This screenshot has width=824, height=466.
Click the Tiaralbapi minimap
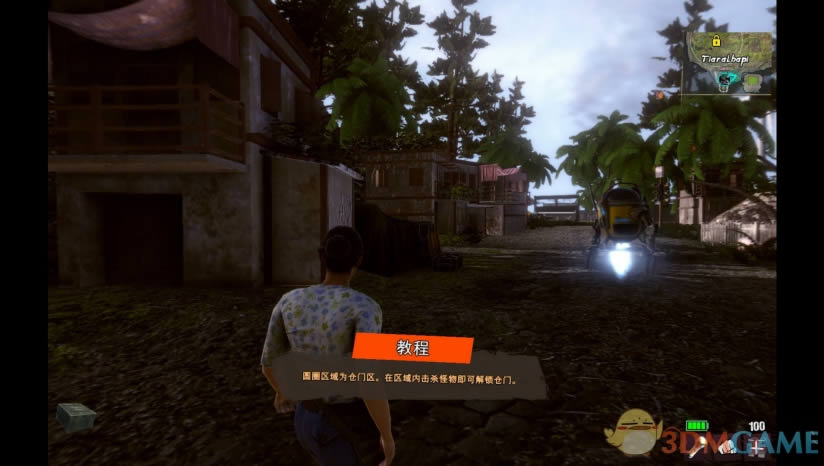pyautogui.click(x=729, y=62)
